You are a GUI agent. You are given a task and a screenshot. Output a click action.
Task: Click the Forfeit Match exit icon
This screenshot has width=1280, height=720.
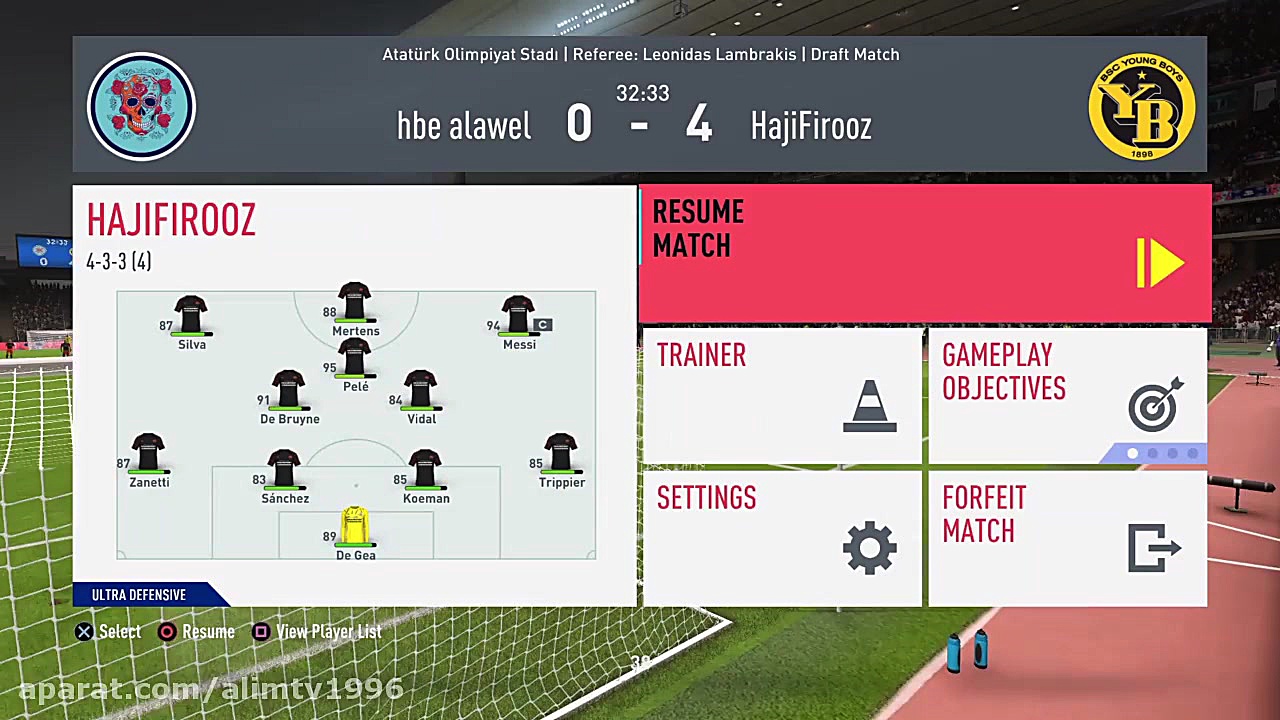(x=1153, y=548)
